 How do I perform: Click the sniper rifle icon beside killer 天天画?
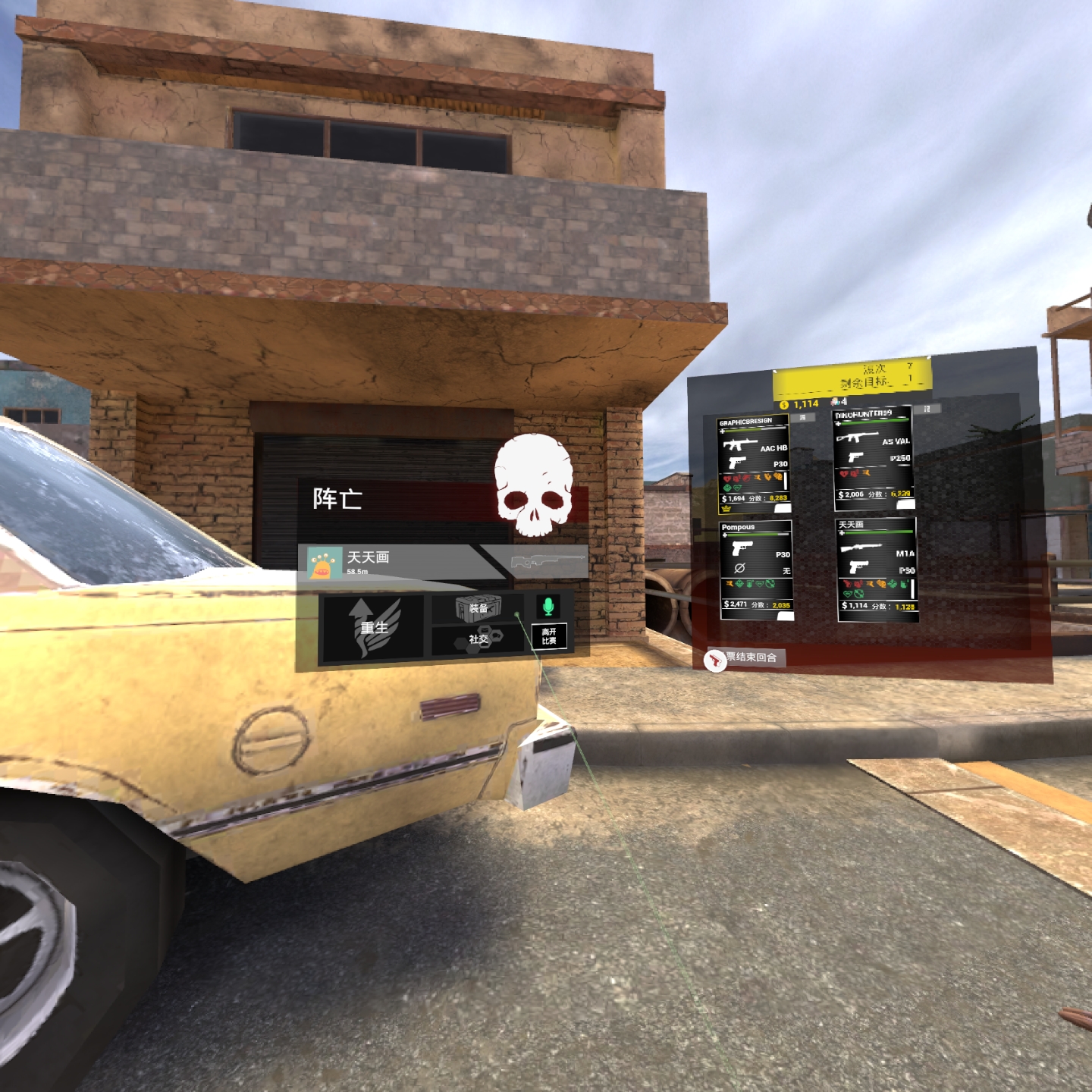click(x=548, y=561)
